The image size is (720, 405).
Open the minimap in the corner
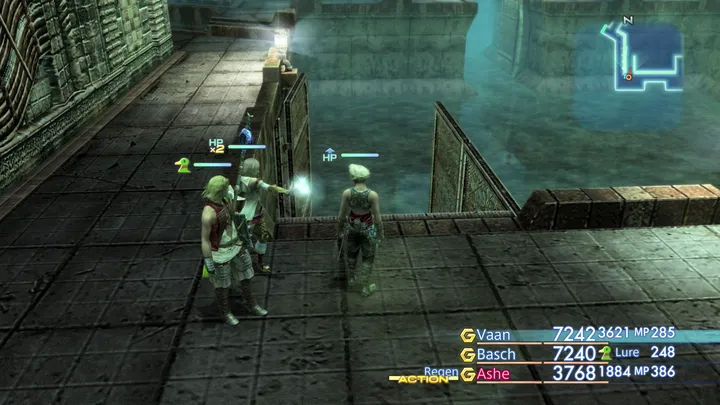[x=640, y=59]
